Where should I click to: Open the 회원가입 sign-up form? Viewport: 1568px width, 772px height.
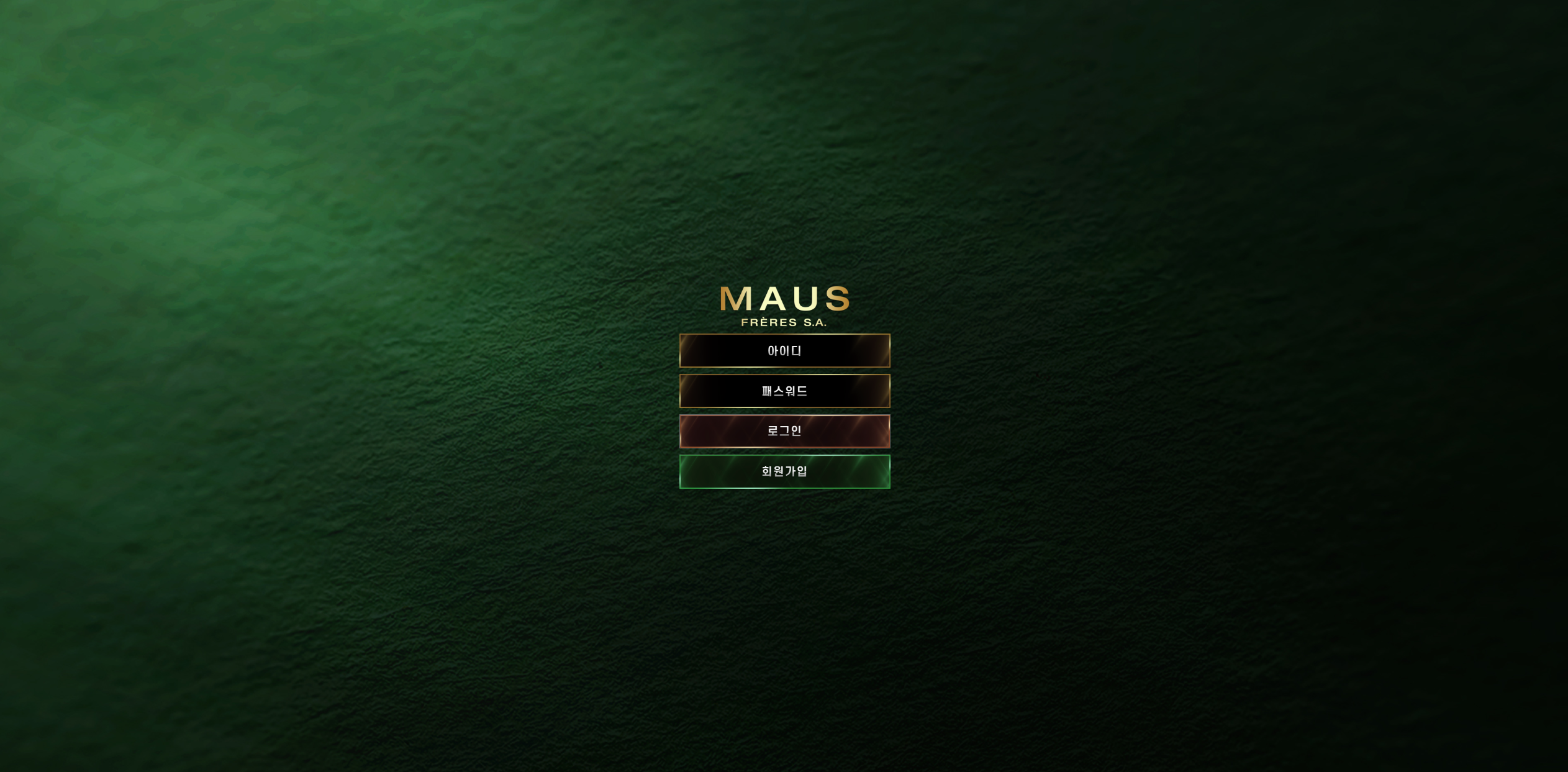pyautogui.click(x=784, y=471)
